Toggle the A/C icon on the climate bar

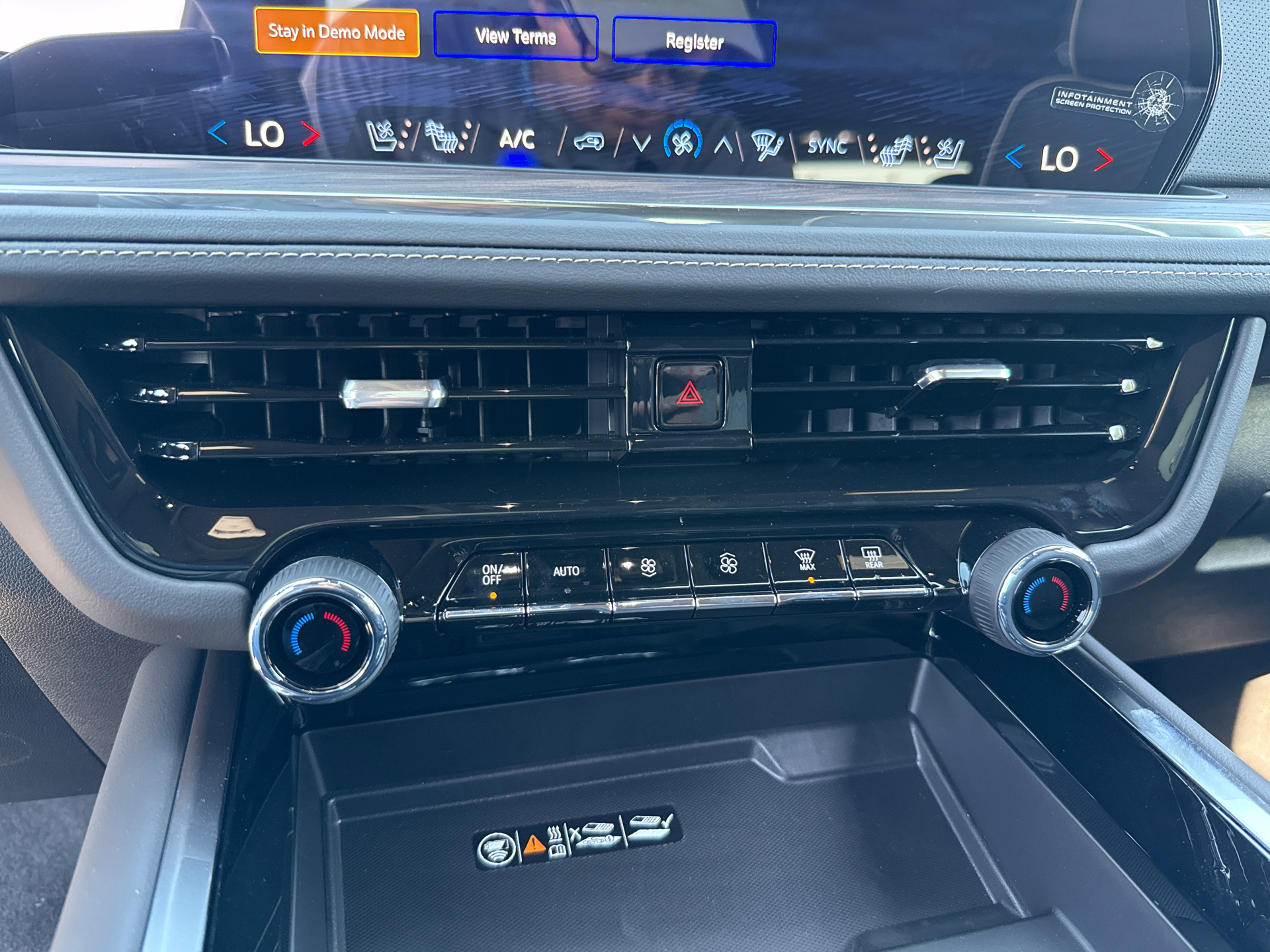tap(518, 140)
